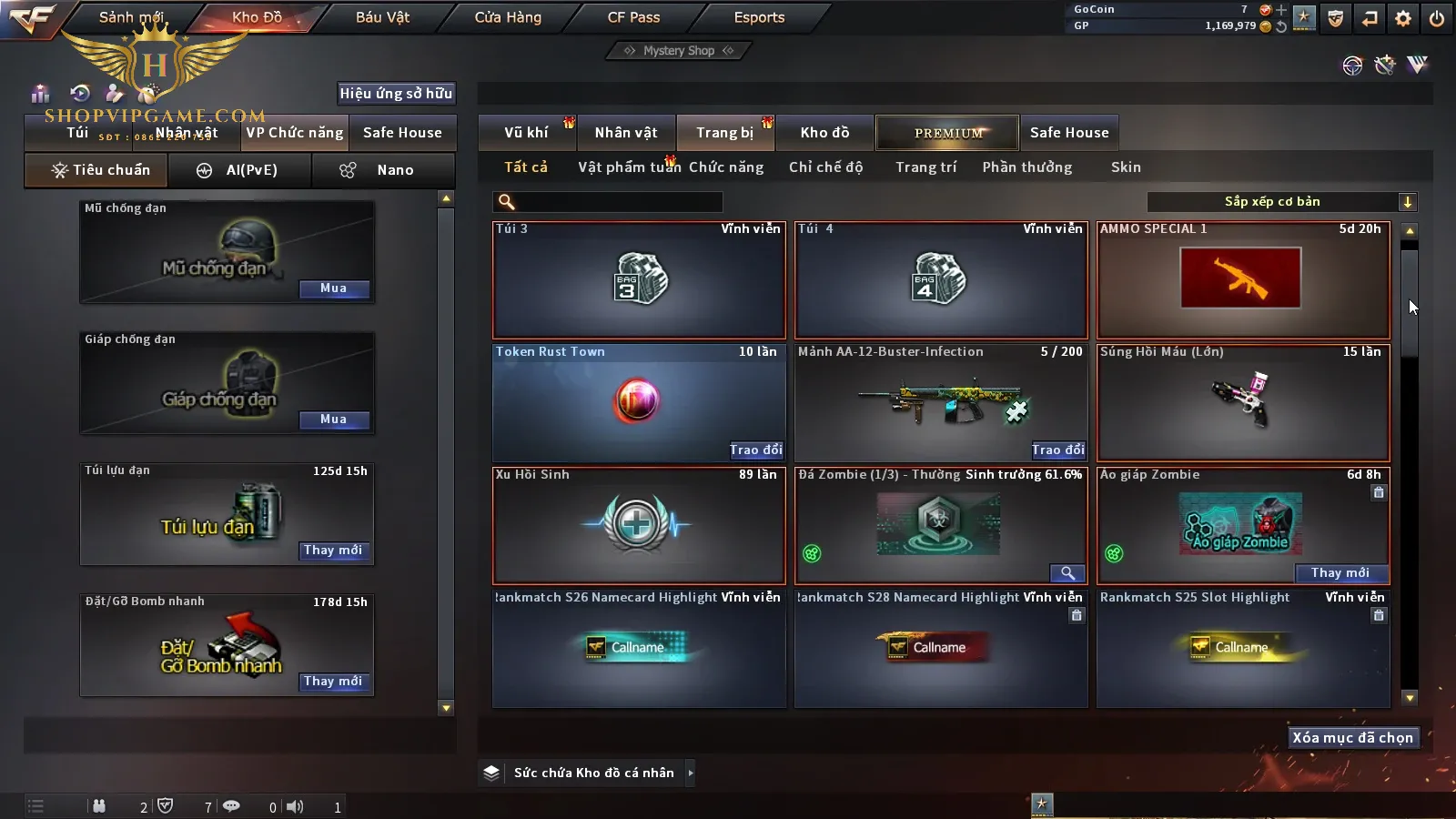The image size is (1456, 819).
Task: Renew the Túi lựu đạn slot
Action: [x=333, y=551]
